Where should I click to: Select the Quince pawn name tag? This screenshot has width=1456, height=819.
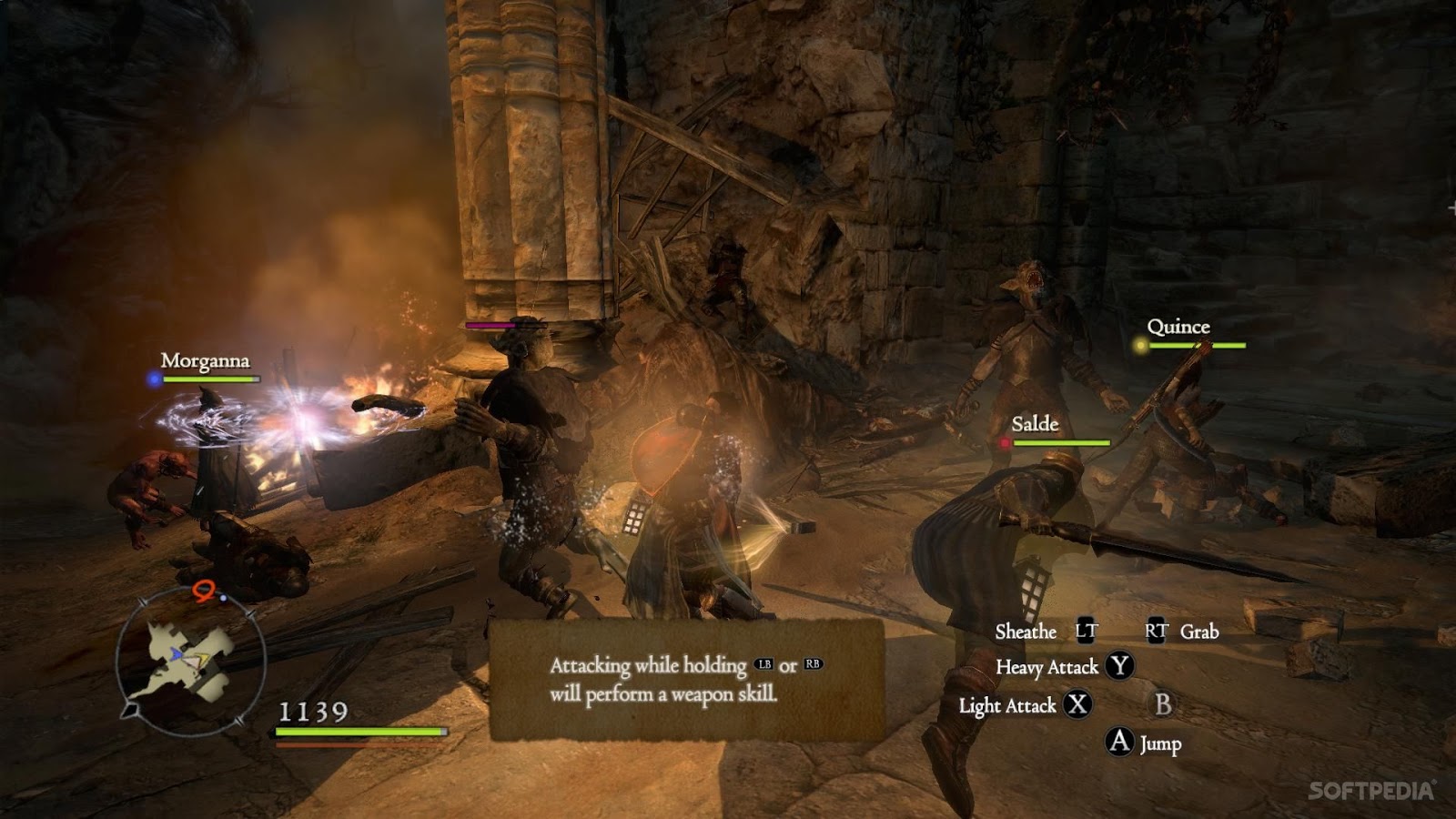click(x=1178, y=328)
